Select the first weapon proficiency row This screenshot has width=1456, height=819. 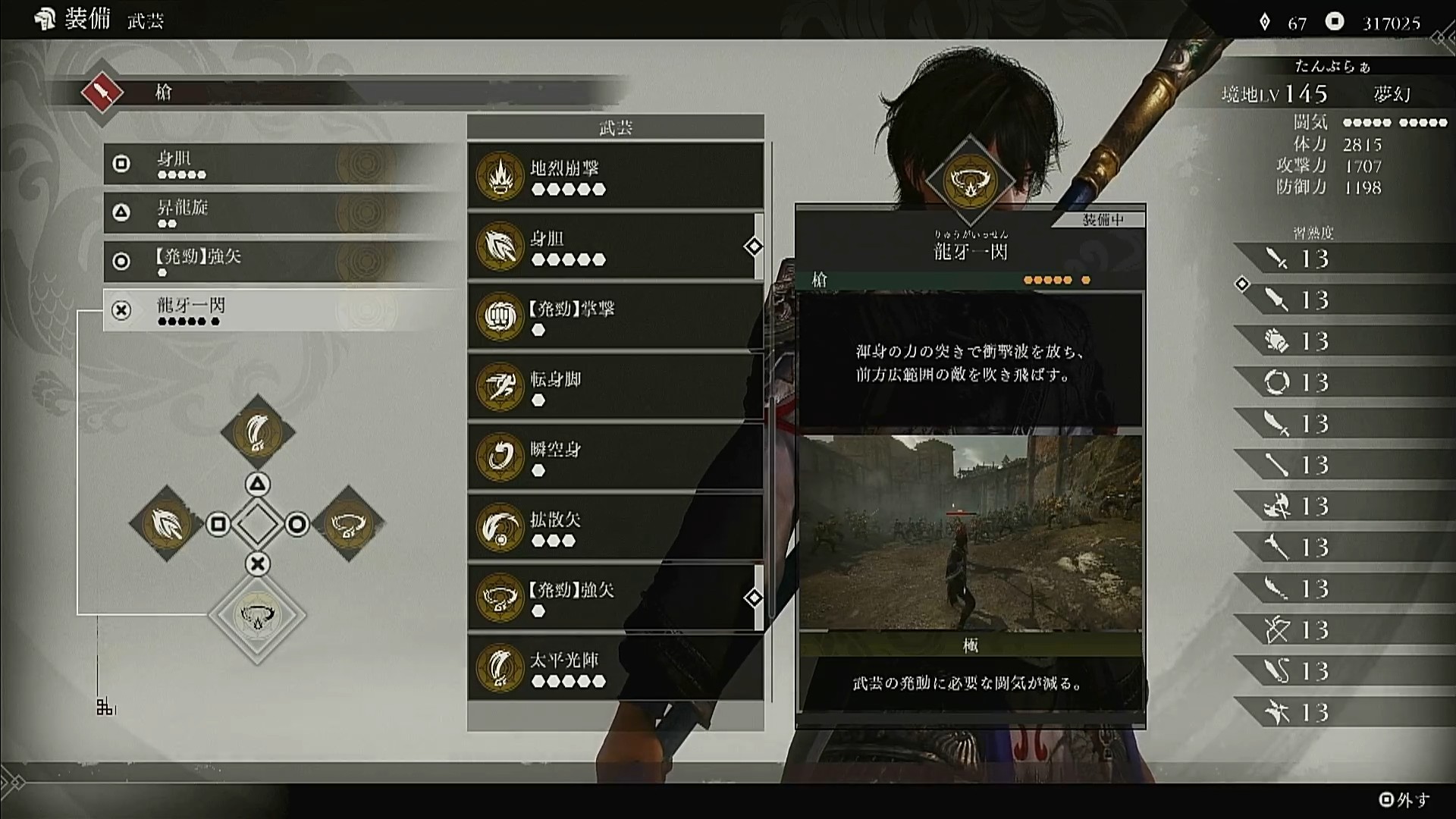coord(1342,259)
